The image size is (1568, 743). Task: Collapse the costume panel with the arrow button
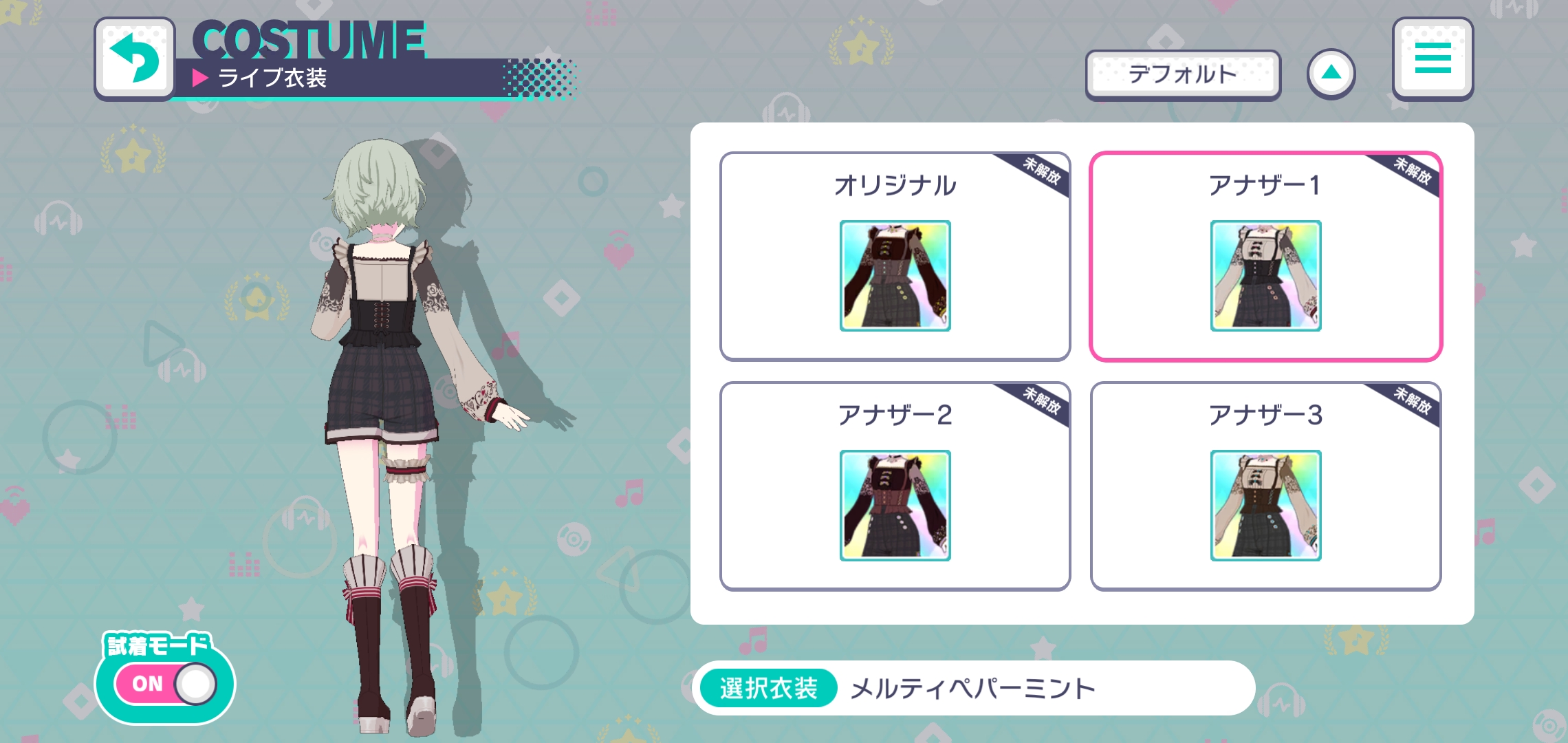coord(1331,71)
